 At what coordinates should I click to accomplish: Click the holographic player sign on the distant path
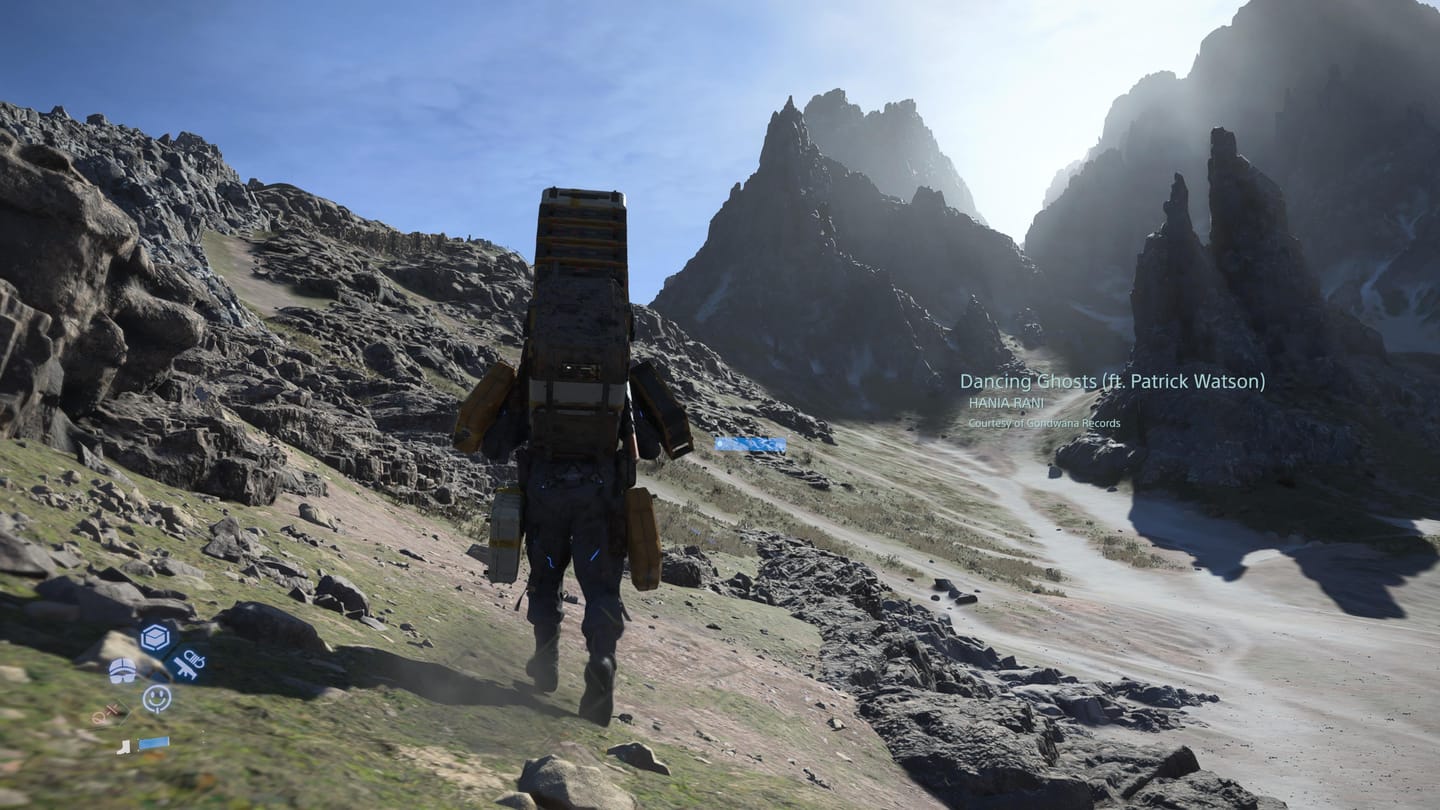748,444
